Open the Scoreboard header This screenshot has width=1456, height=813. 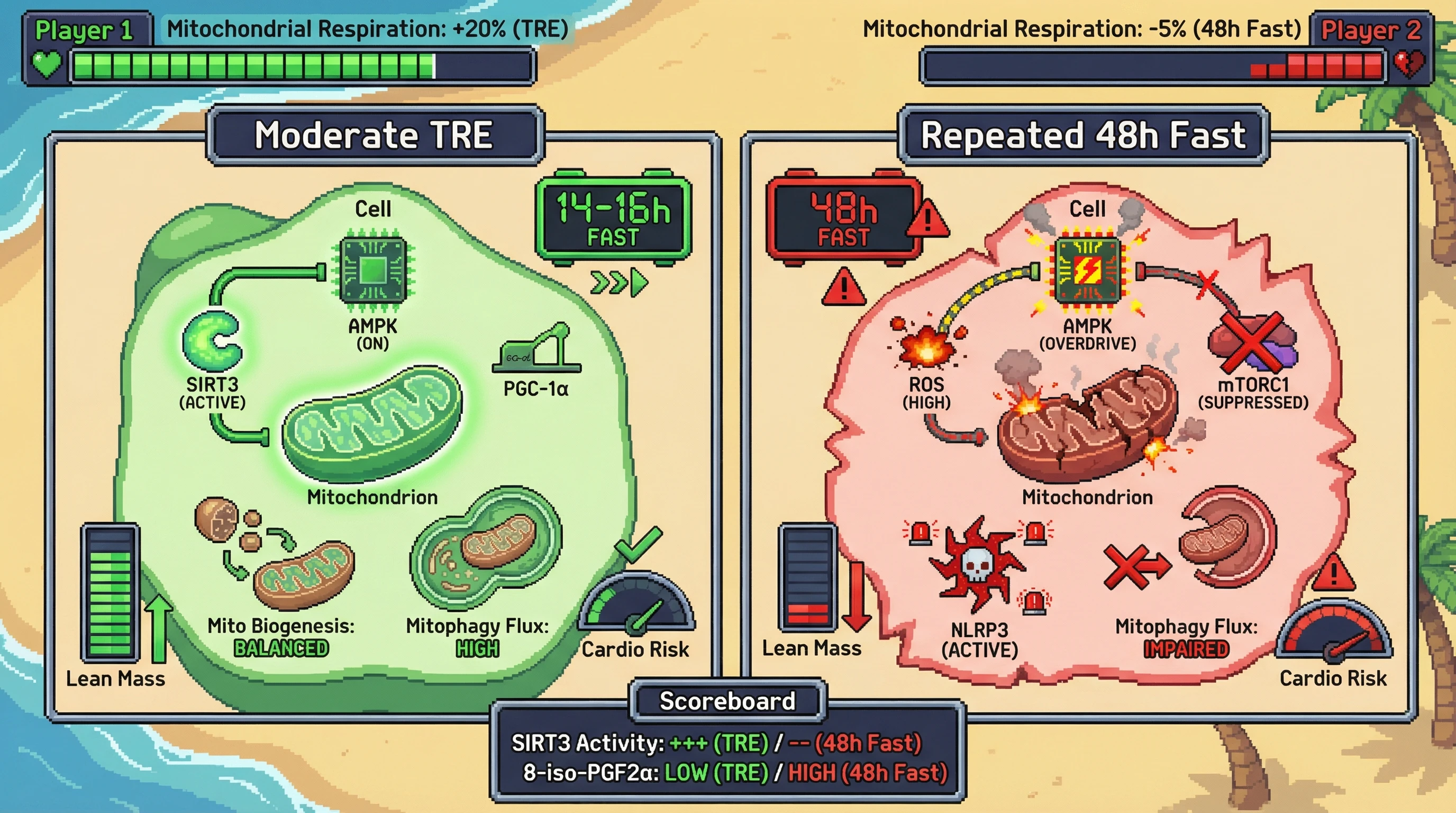coord(727,701)
